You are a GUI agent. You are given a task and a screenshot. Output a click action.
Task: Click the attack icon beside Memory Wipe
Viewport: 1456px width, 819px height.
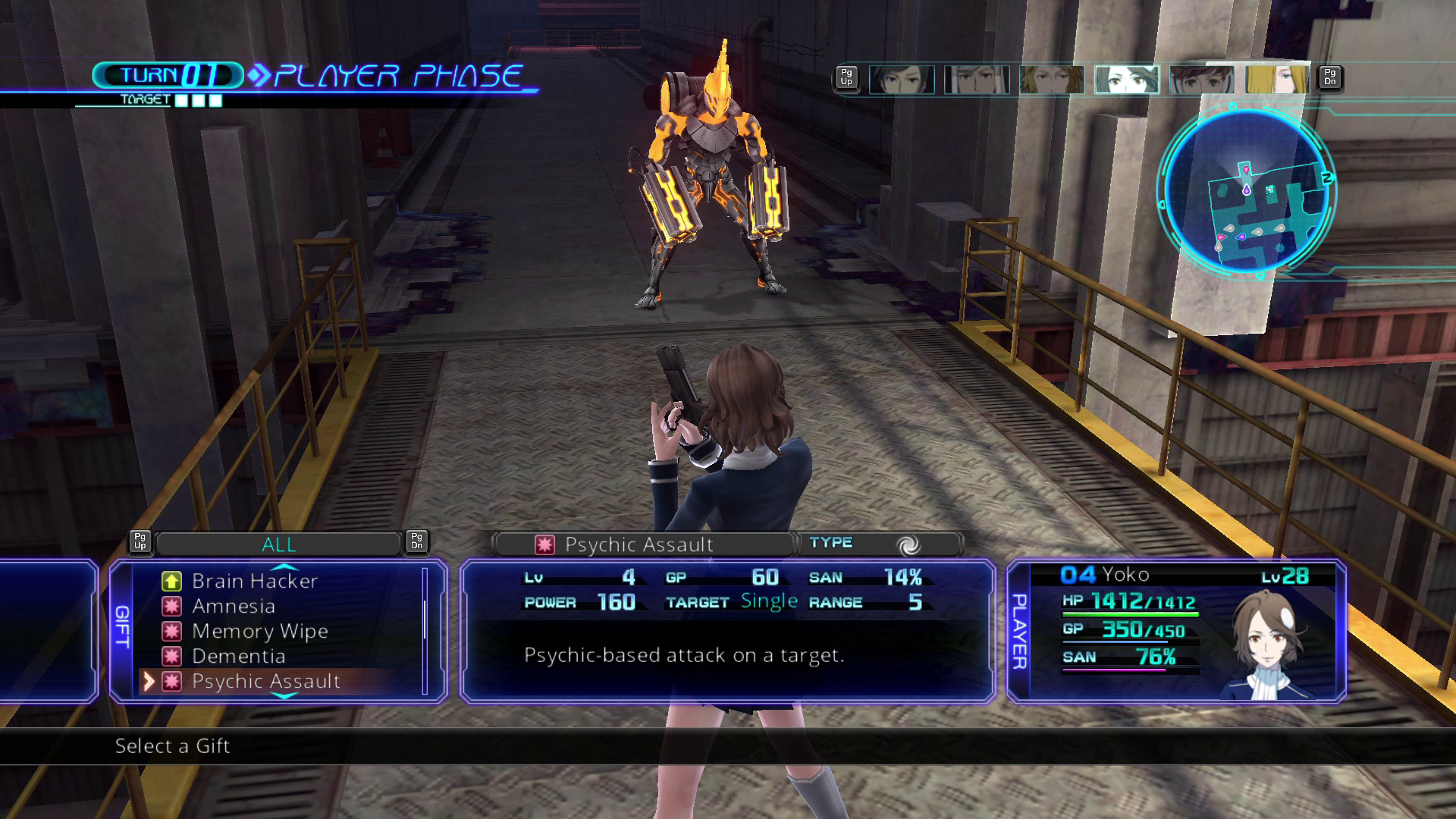coord(173,631)
